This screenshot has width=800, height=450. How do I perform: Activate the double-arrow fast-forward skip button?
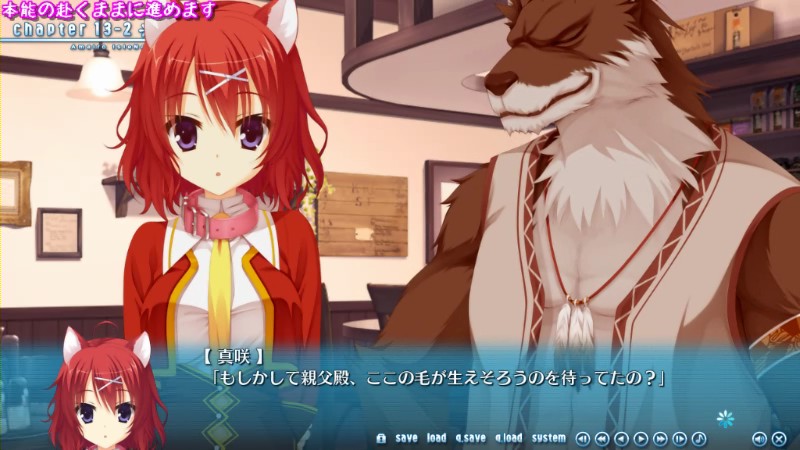pyautogui.click(x=660, y=438)
